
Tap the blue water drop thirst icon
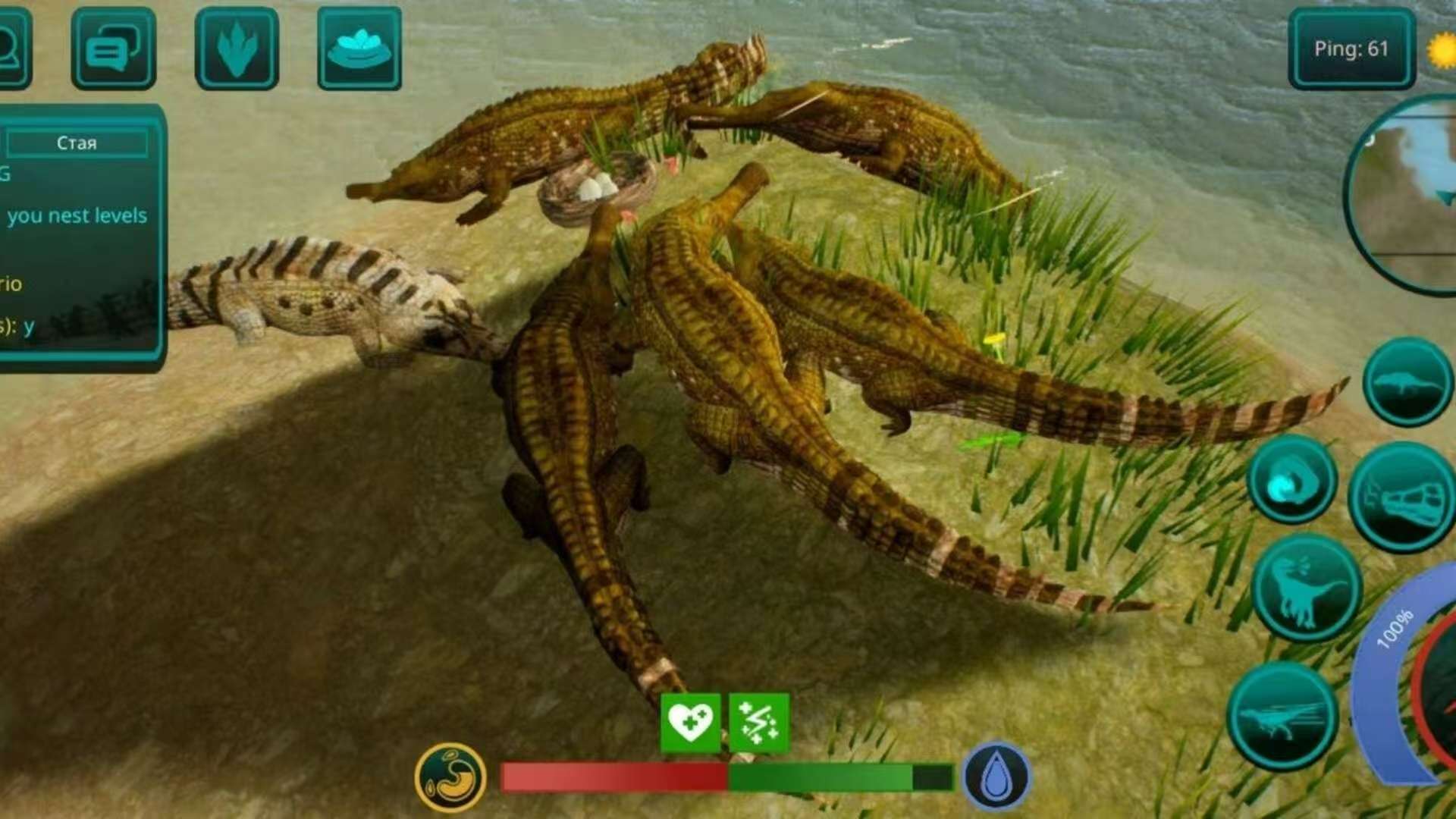[x=996, y=777]
